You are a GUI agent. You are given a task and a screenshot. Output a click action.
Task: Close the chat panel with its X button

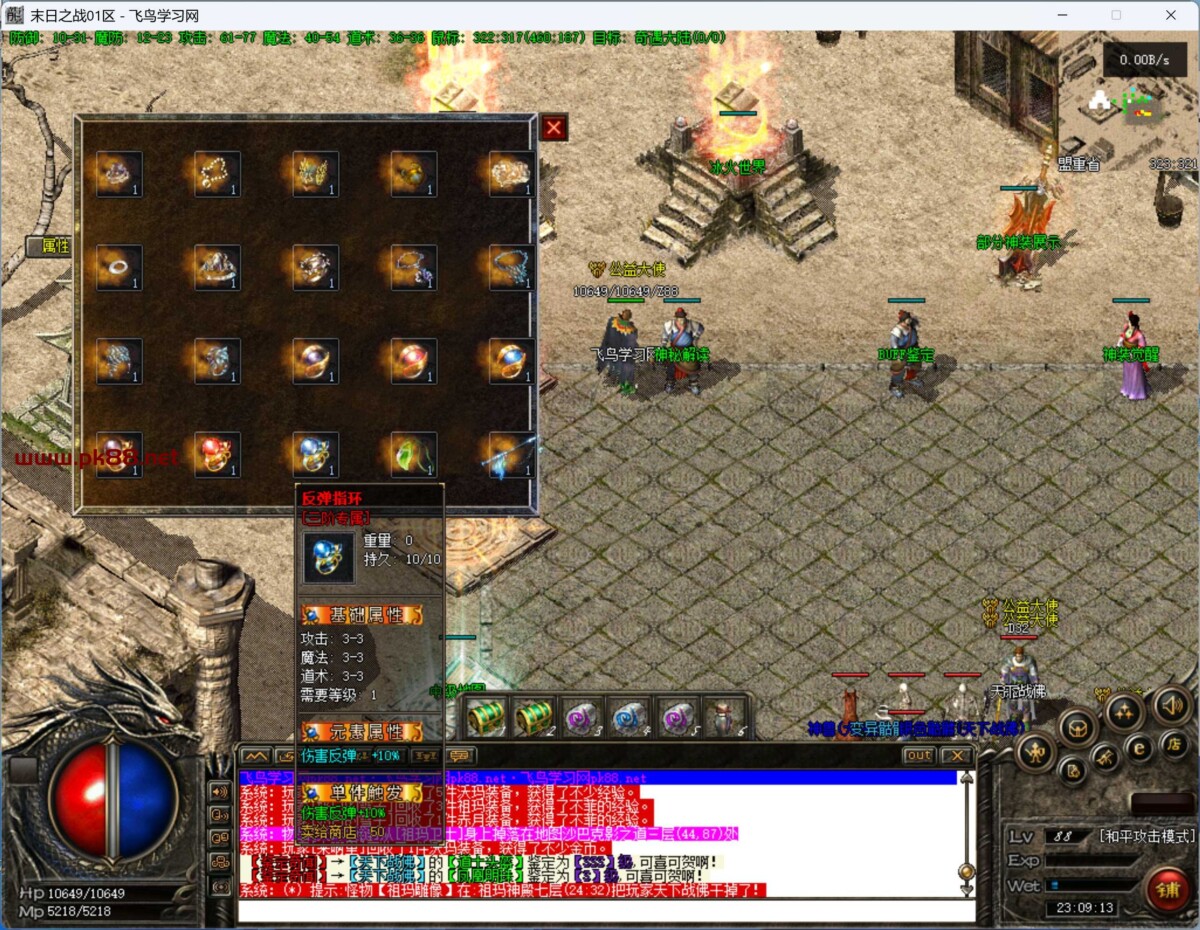tap(957, 756)
